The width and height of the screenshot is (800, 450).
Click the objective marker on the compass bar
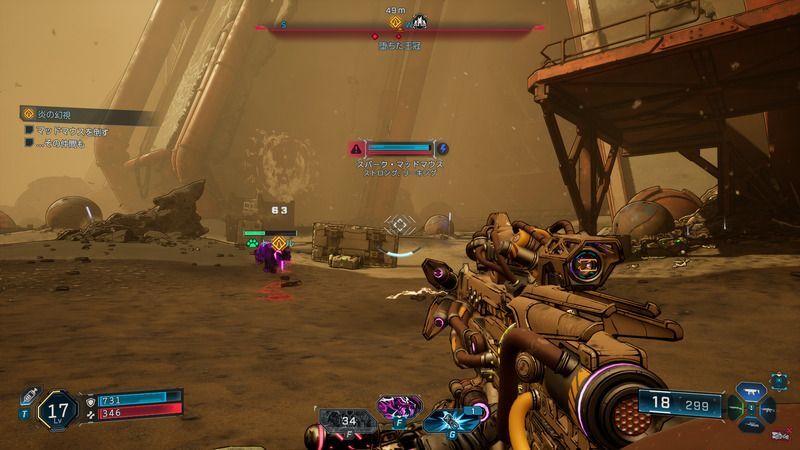click(x=395, y=20)
